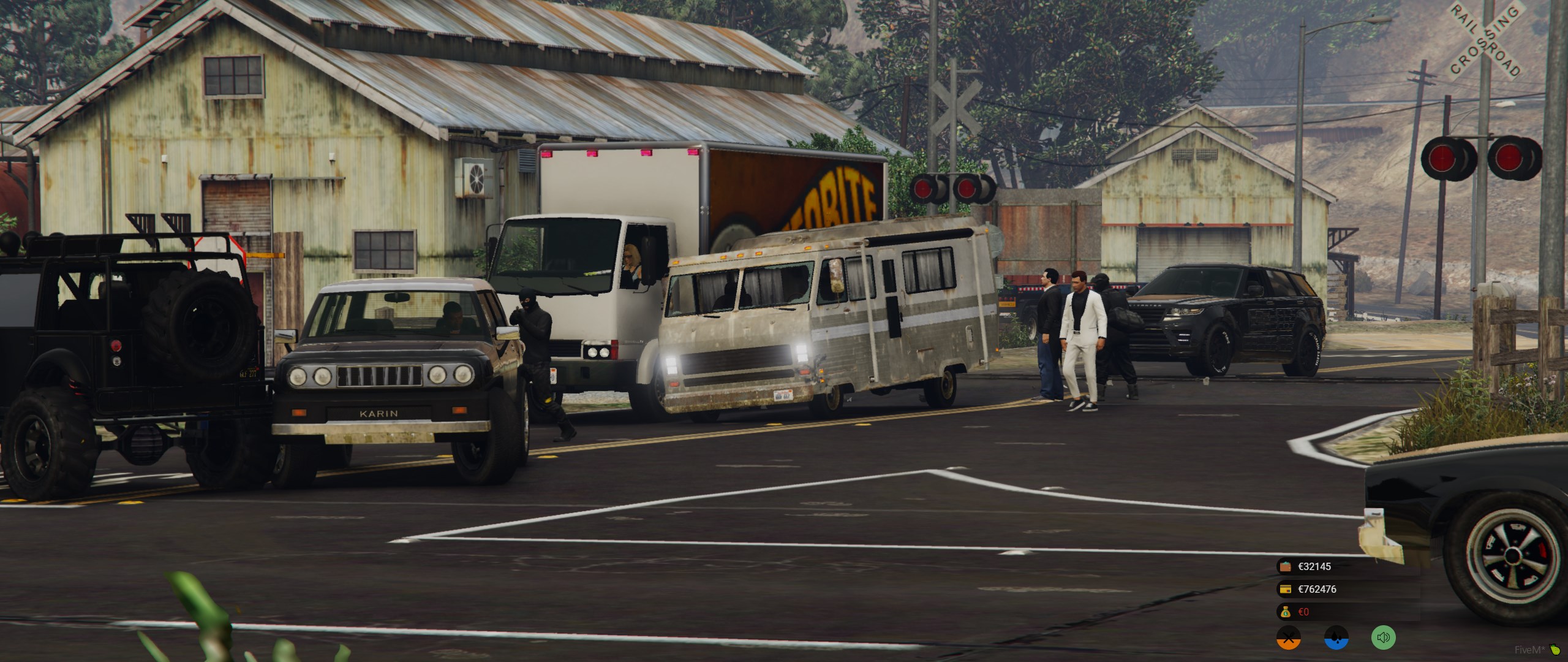This screenshot has height=662, width=1568.
Task: Toggle the green voice speaker icon
Action: [x=1383, y=637]
